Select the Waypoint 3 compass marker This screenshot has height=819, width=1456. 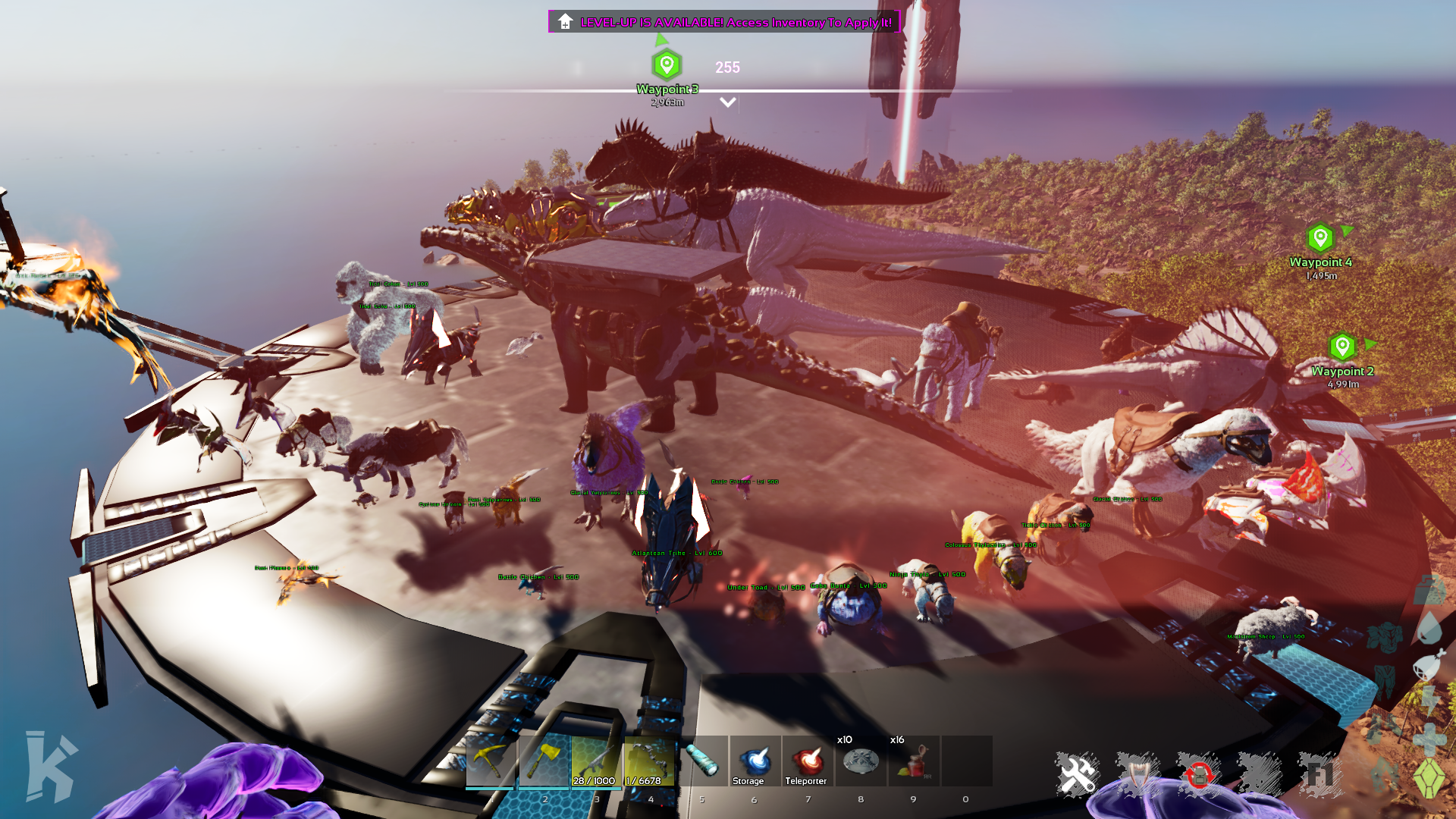click(667, 66)
